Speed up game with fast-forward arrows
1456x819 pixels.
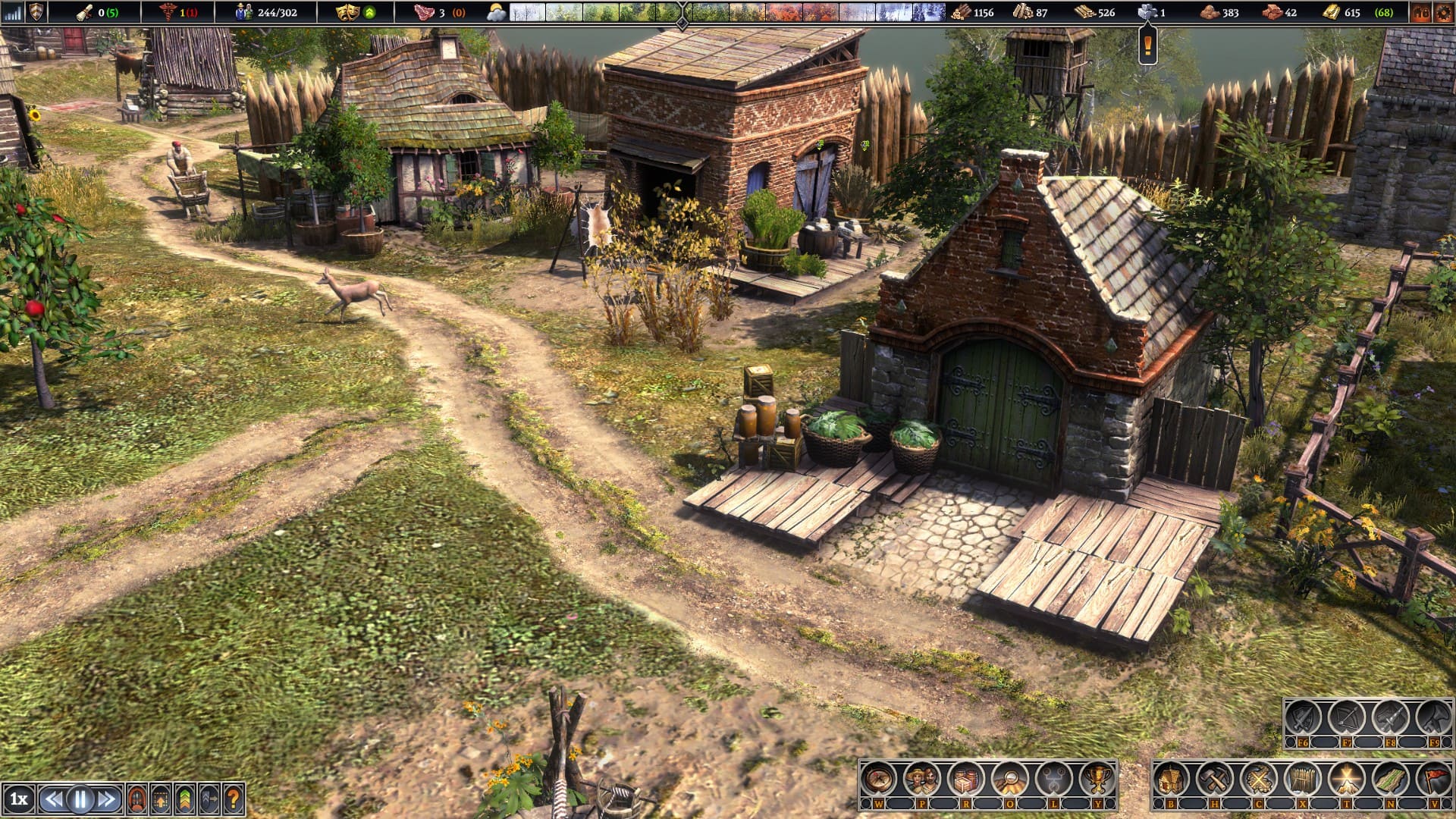click(107, 799)
